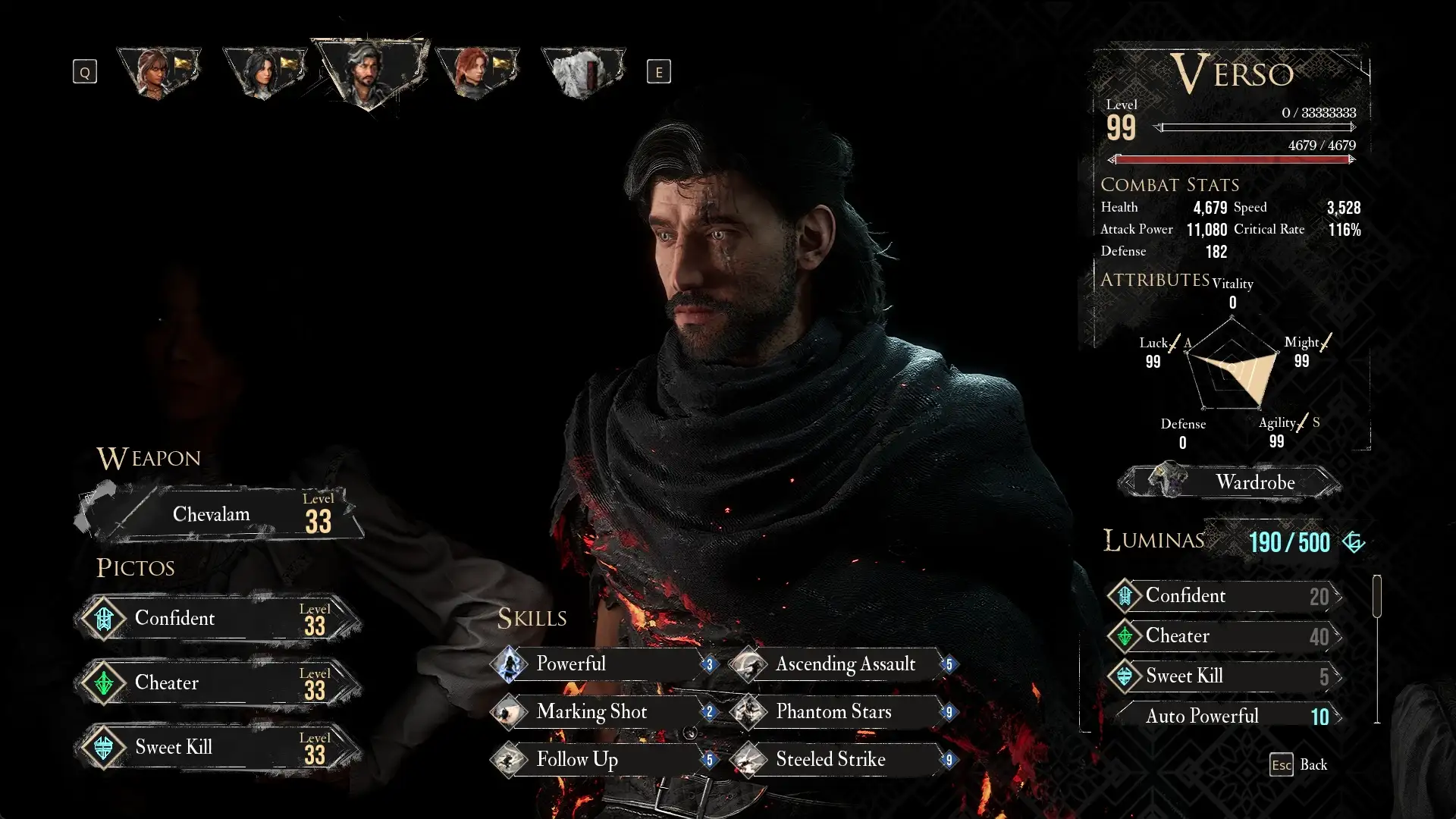The height and width of the screenshot is (819, 1456).
Task: Select Confident in the Luminas list
Action: tap(1224, 596)
